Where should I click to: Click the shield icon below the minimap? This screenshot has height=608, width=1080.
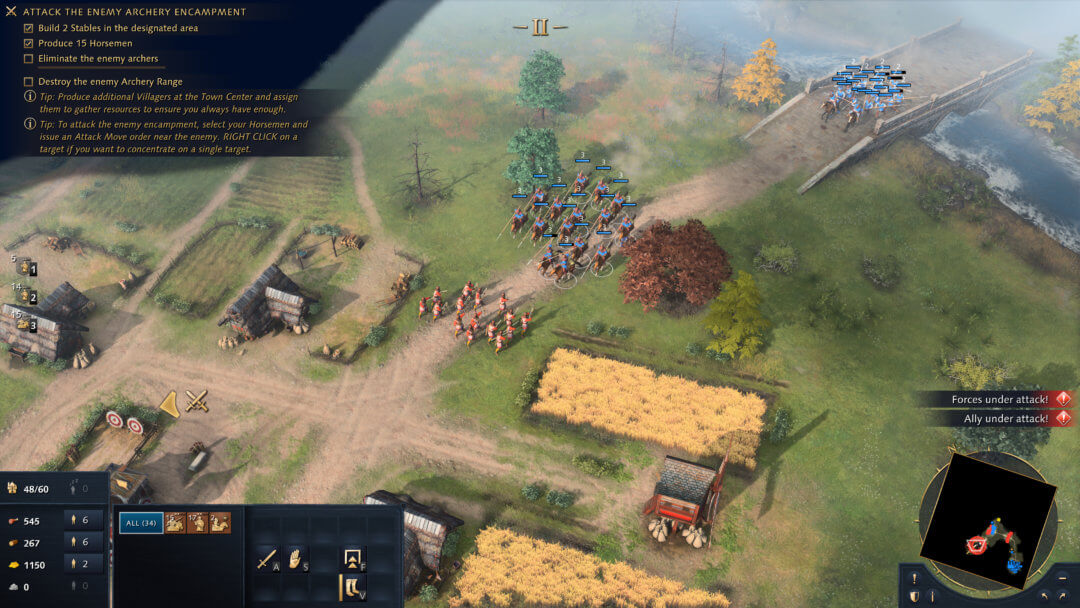[915, 597]
